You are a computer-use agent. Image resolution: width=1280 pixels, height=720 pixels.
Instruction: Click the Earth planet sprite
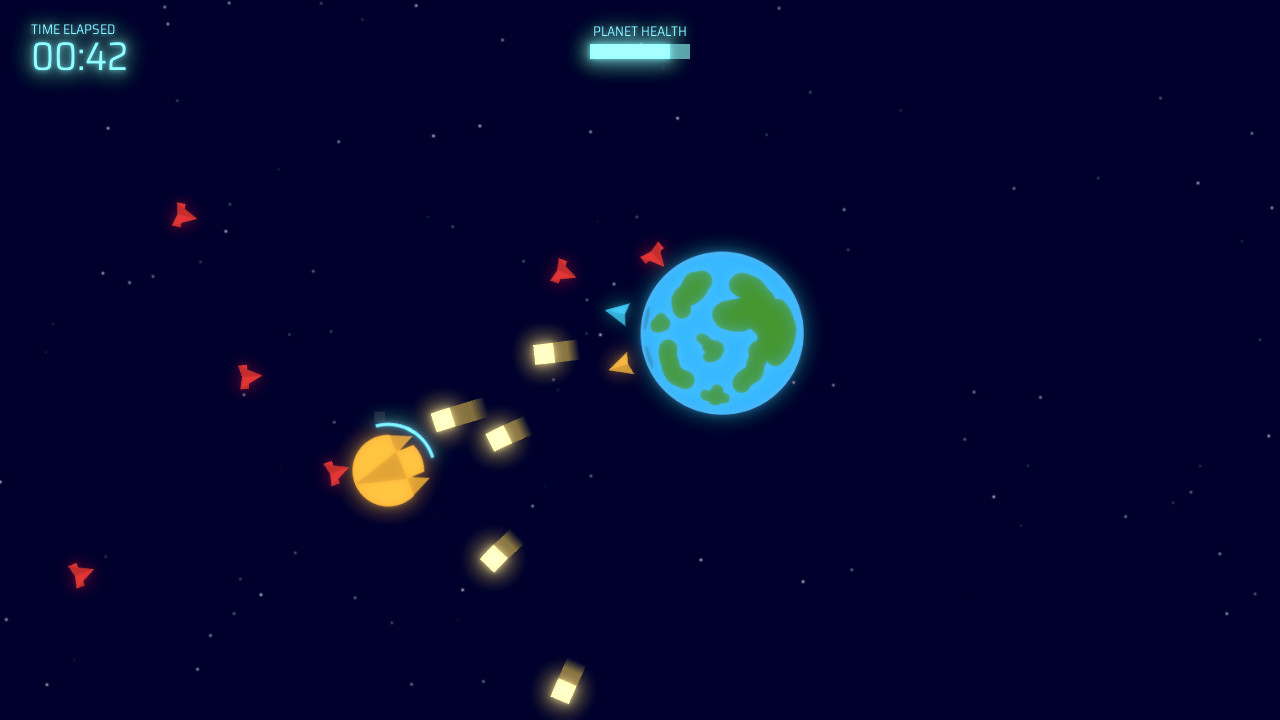[723, 330]
